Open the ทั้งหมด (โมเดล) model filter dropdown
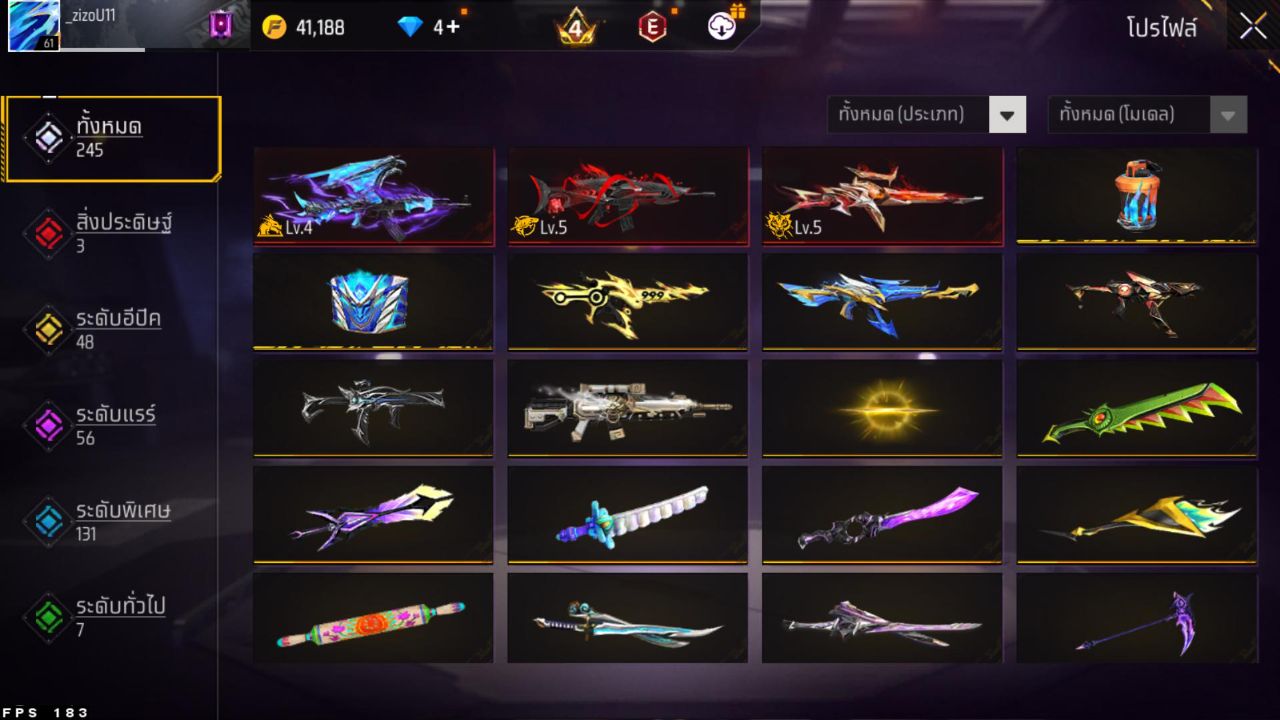This screenshot has height=720, width=1280. pos(1147,114)
